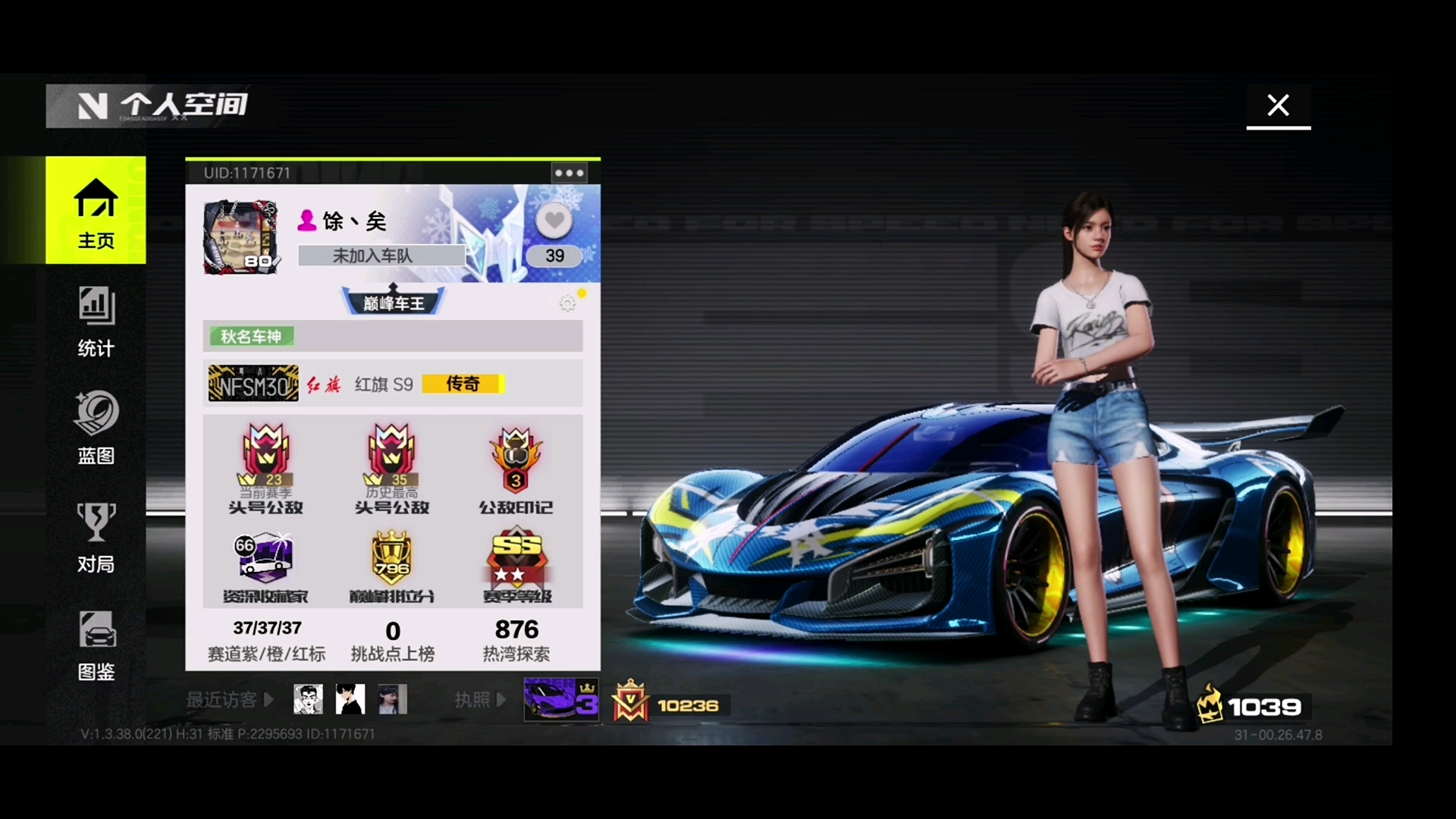Select the 统计 statistics sidebar icon
This screenshot has height=819, width=1456.
point(96,322)
